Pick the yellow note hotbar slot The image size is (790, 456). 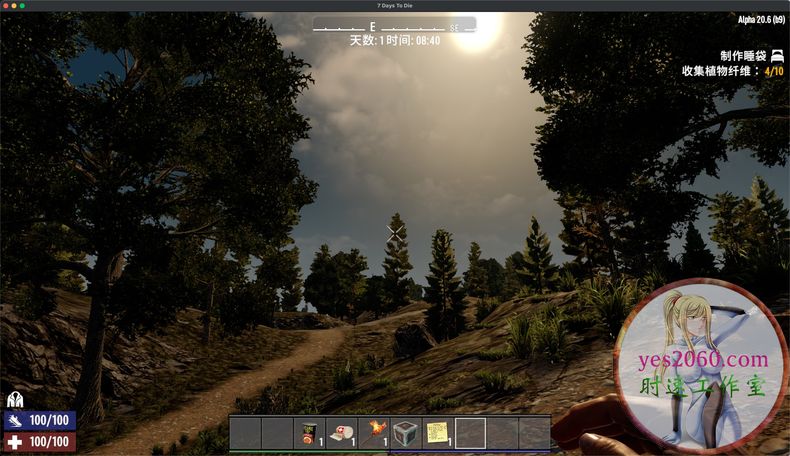[x=438, y=433]
